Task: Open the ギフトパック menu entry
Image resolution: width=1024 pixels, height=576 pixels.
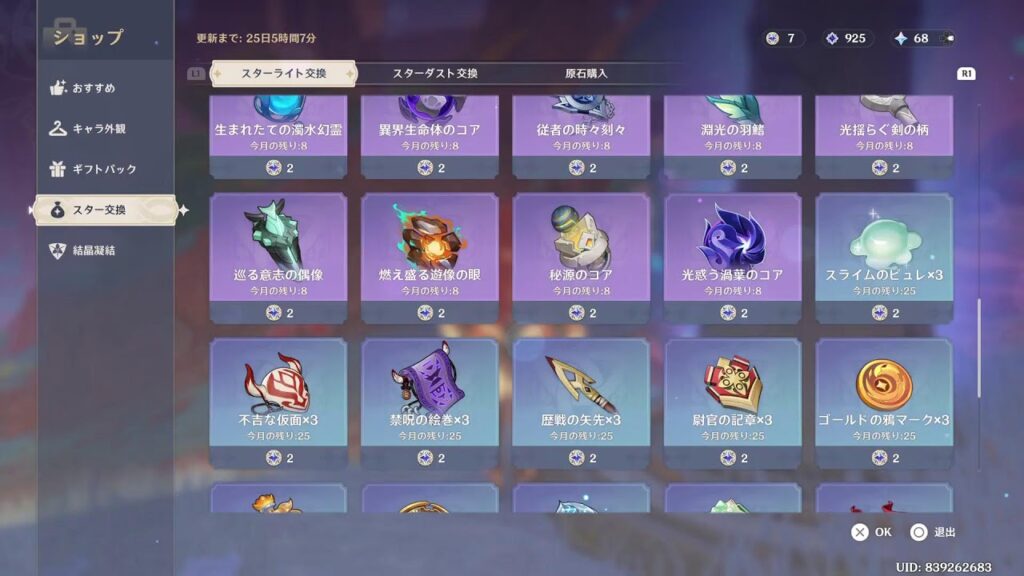Action: point(104,169)
